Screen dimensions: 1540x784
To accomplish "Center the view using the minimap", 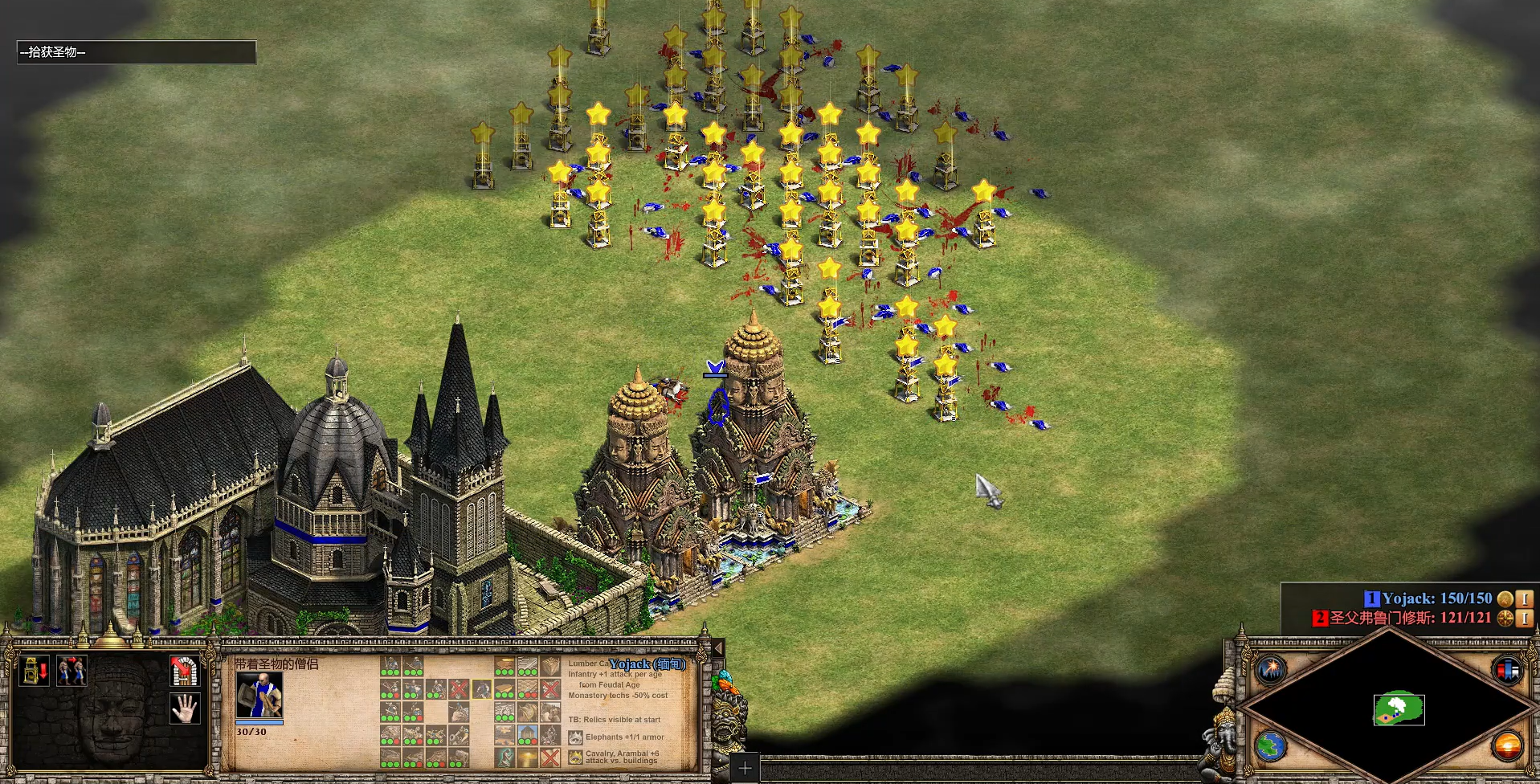I will pyautogui.click(x=1399, y=709).
